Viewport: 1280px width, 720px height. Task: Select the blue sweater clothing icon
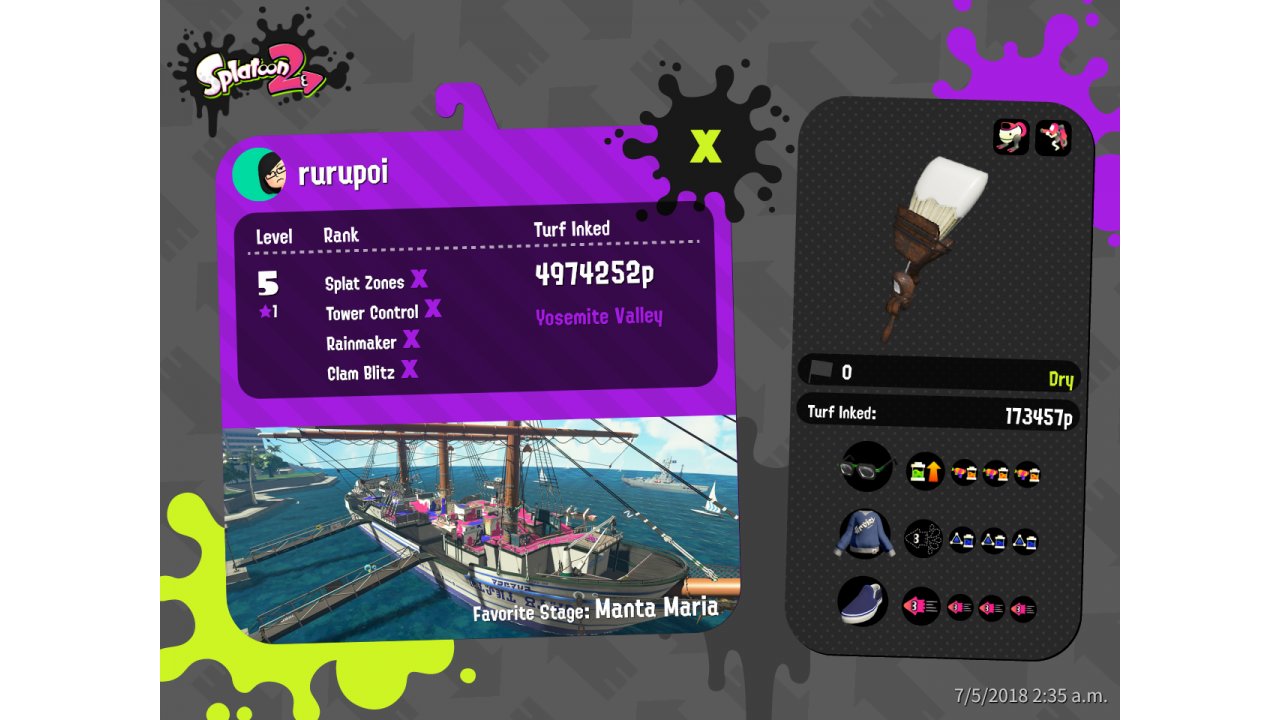click(864, 535)
